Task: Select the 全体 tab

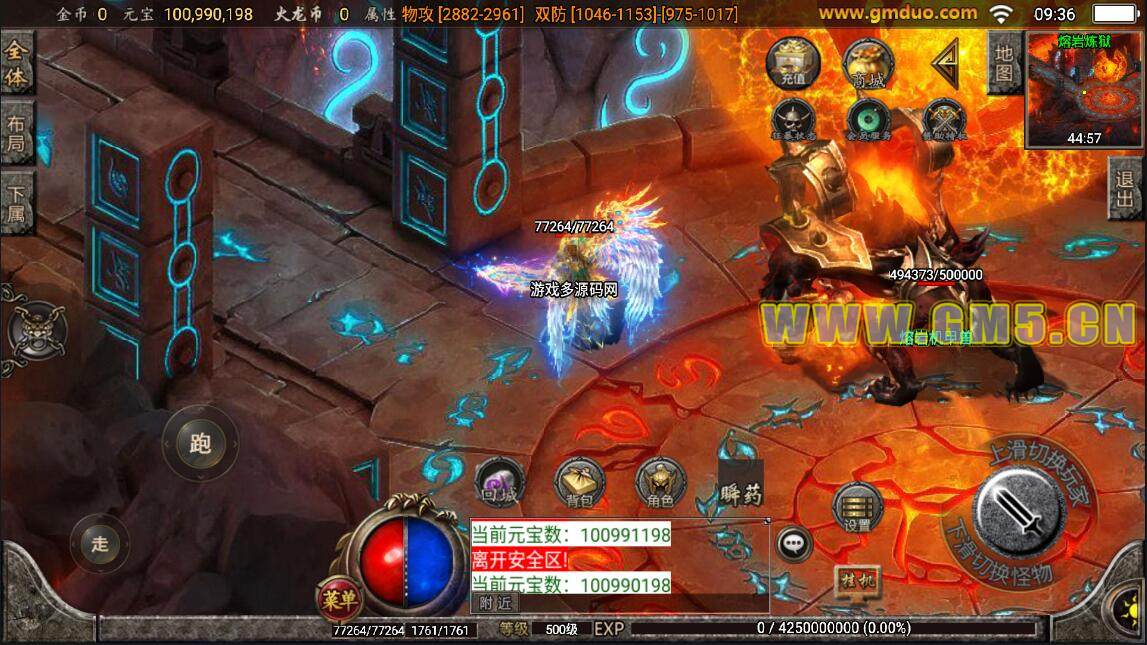Action: [17, 63]
